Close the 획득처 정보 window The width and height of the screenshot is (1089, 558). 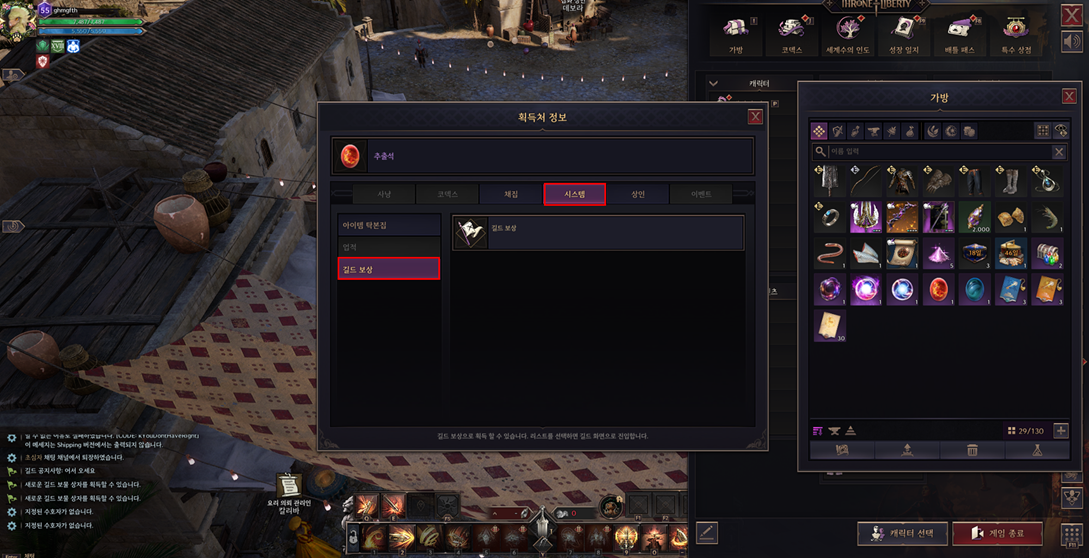pos(755,117)
